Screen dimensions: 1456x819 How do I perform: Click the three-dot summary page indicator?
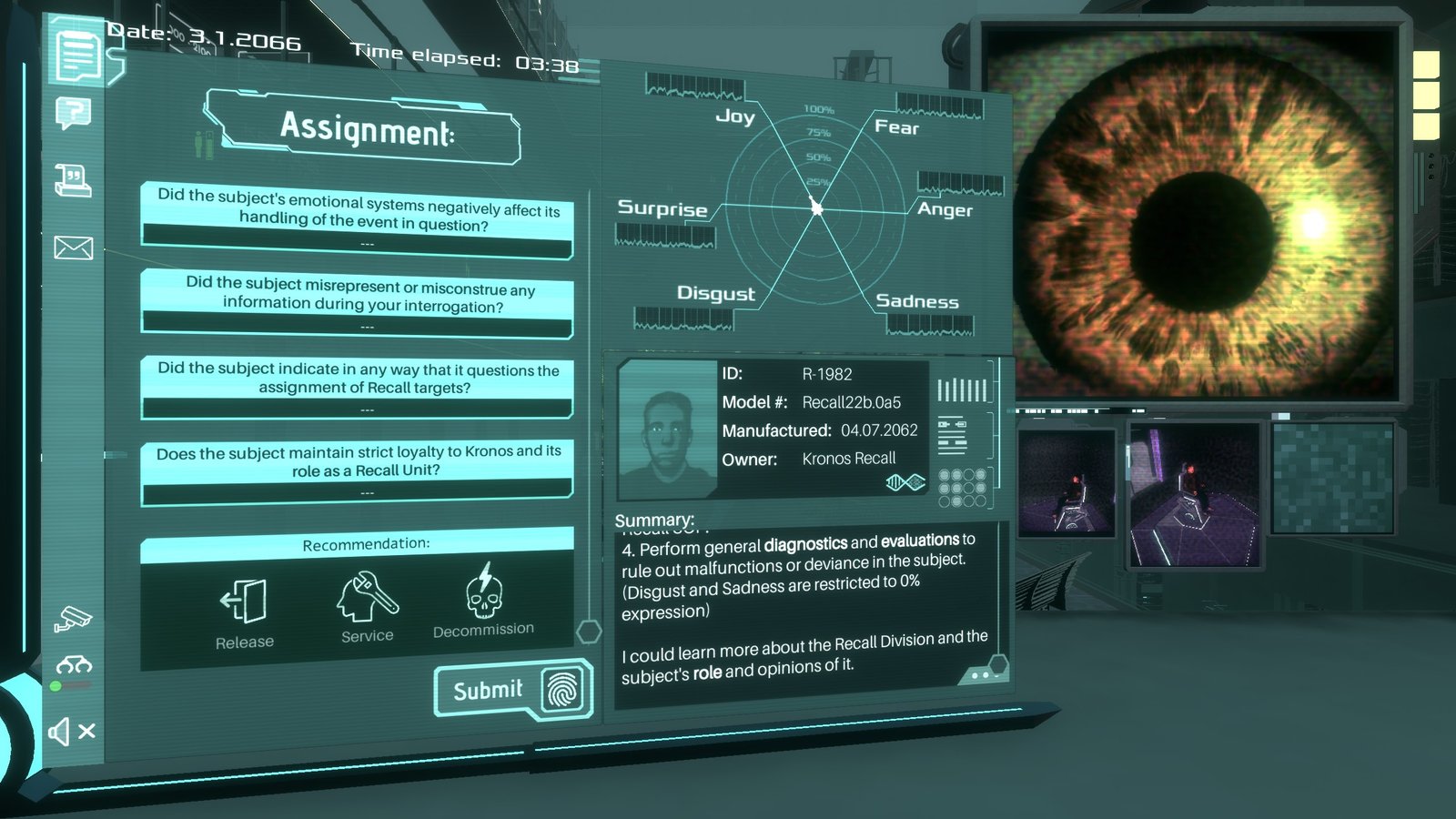coord(981,675)
